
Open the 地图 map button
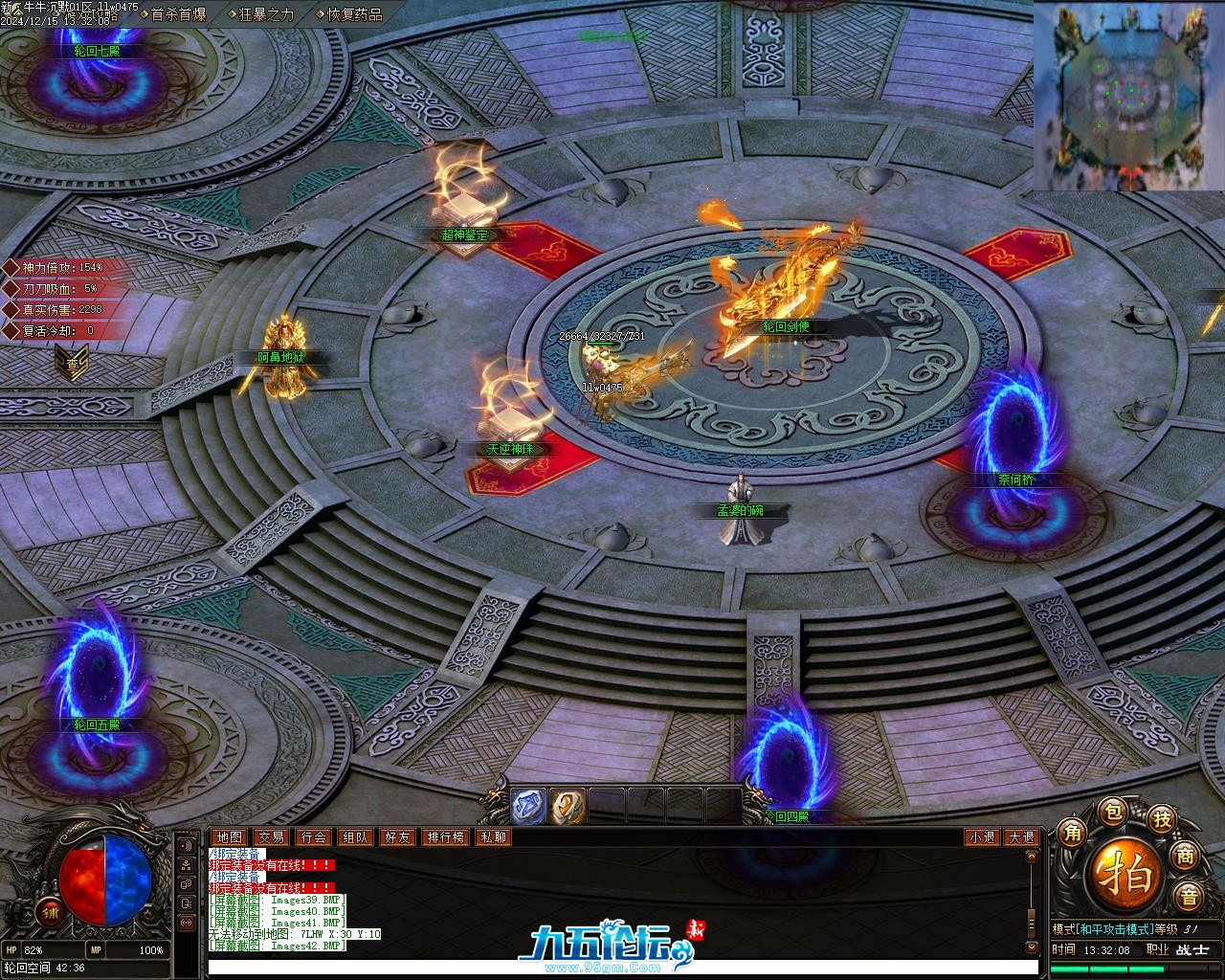[230, 837]
